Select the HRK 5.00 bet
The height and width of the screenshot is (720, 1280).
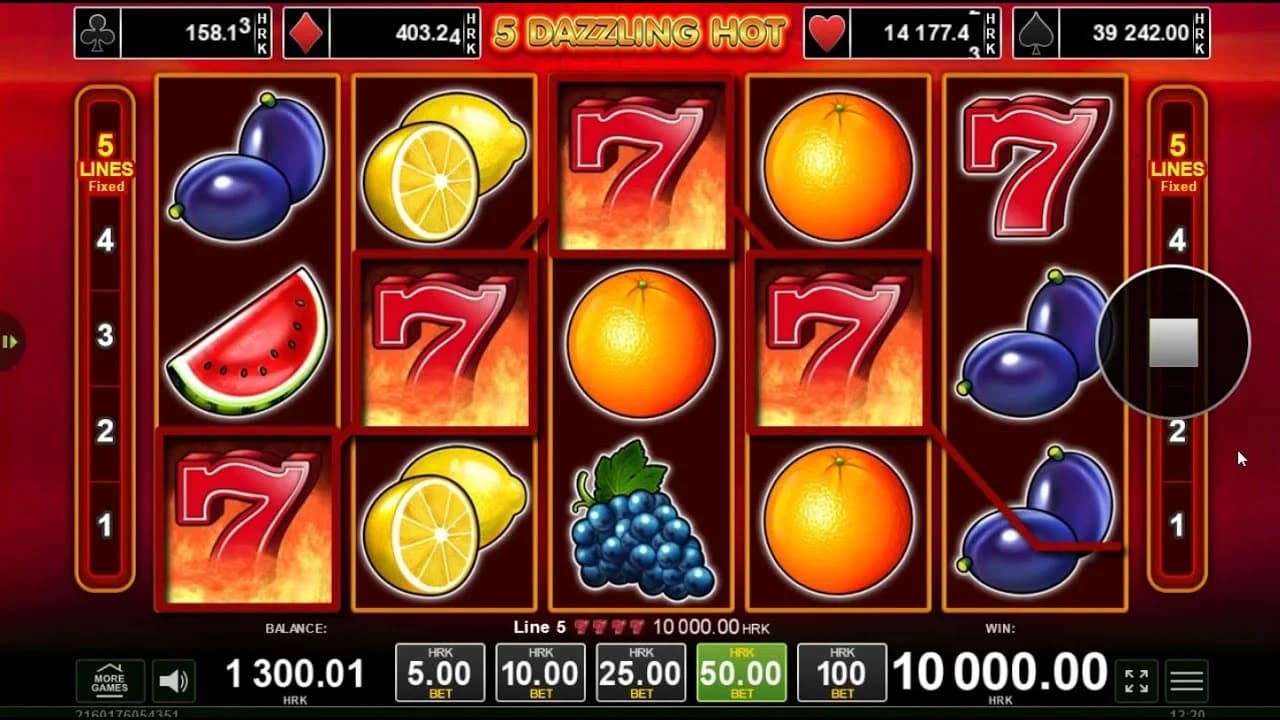(439, 672)
